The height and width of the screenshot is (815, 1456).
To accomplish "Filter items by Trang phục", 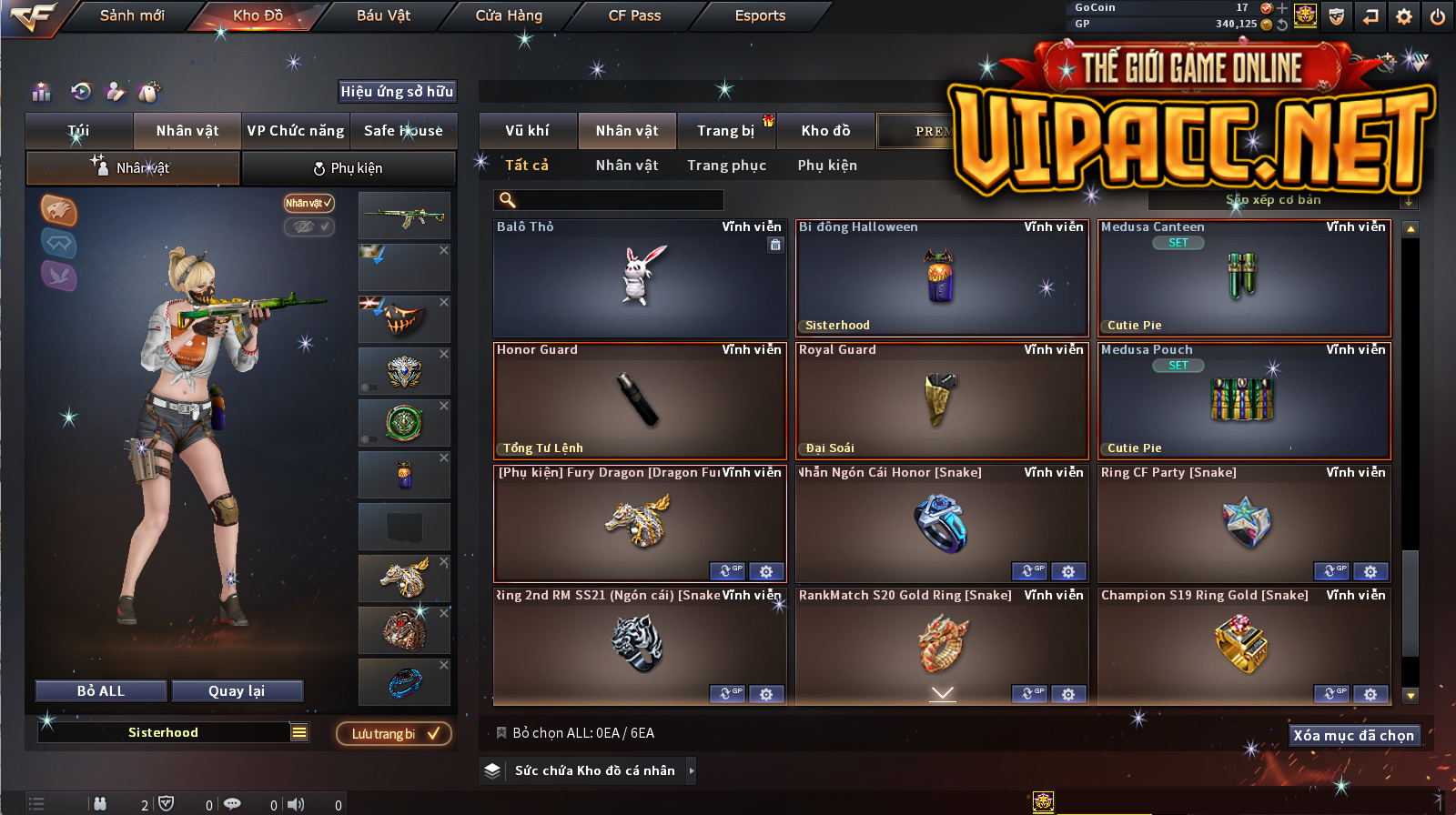I will tap(726, 166).
